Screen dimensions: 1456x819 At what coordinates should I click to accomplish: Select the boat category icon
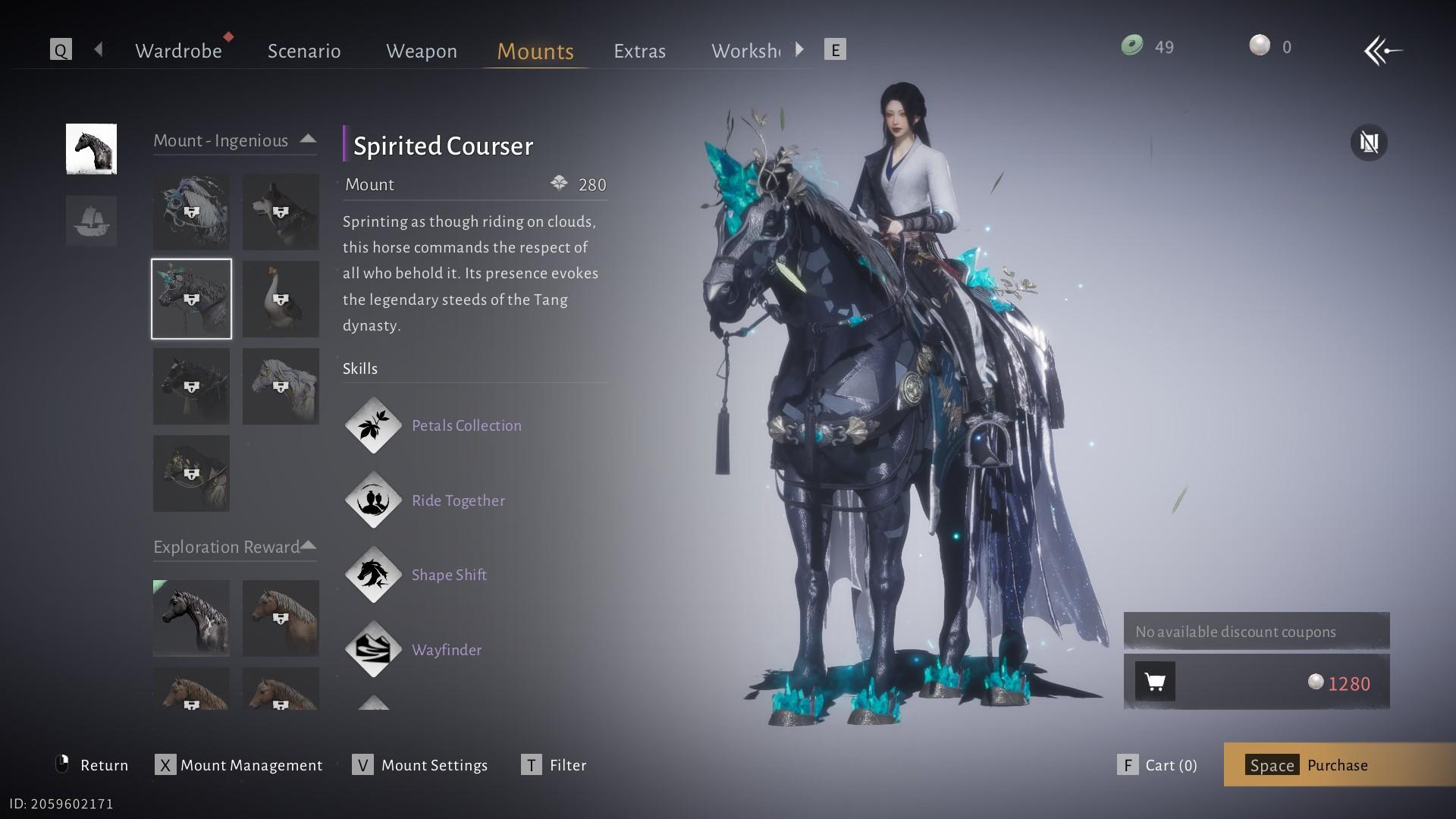[91, 221]
